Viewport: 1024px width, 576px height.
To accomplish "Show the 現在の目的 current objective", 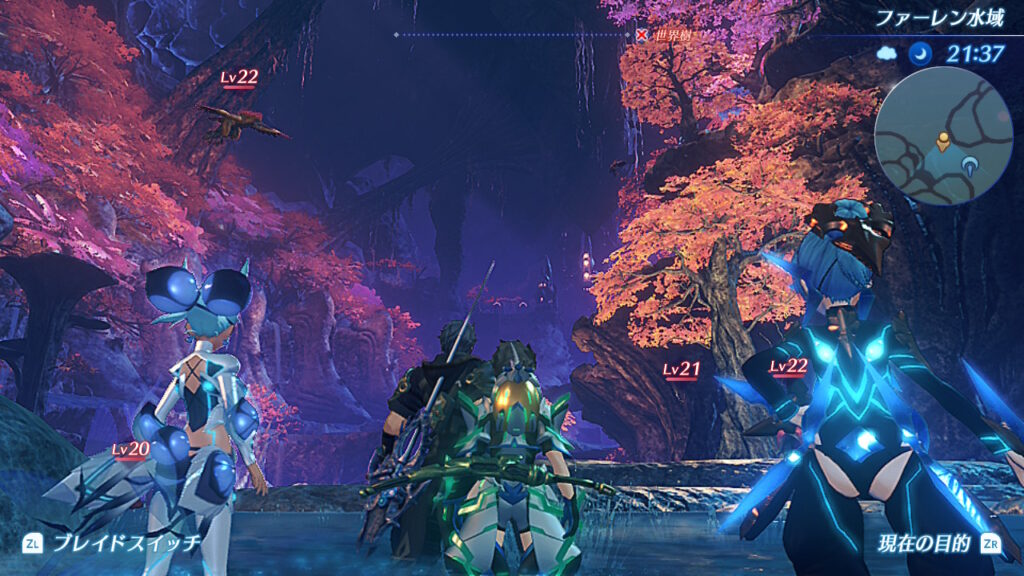I will pyautogui.click(x=923, y=544).
